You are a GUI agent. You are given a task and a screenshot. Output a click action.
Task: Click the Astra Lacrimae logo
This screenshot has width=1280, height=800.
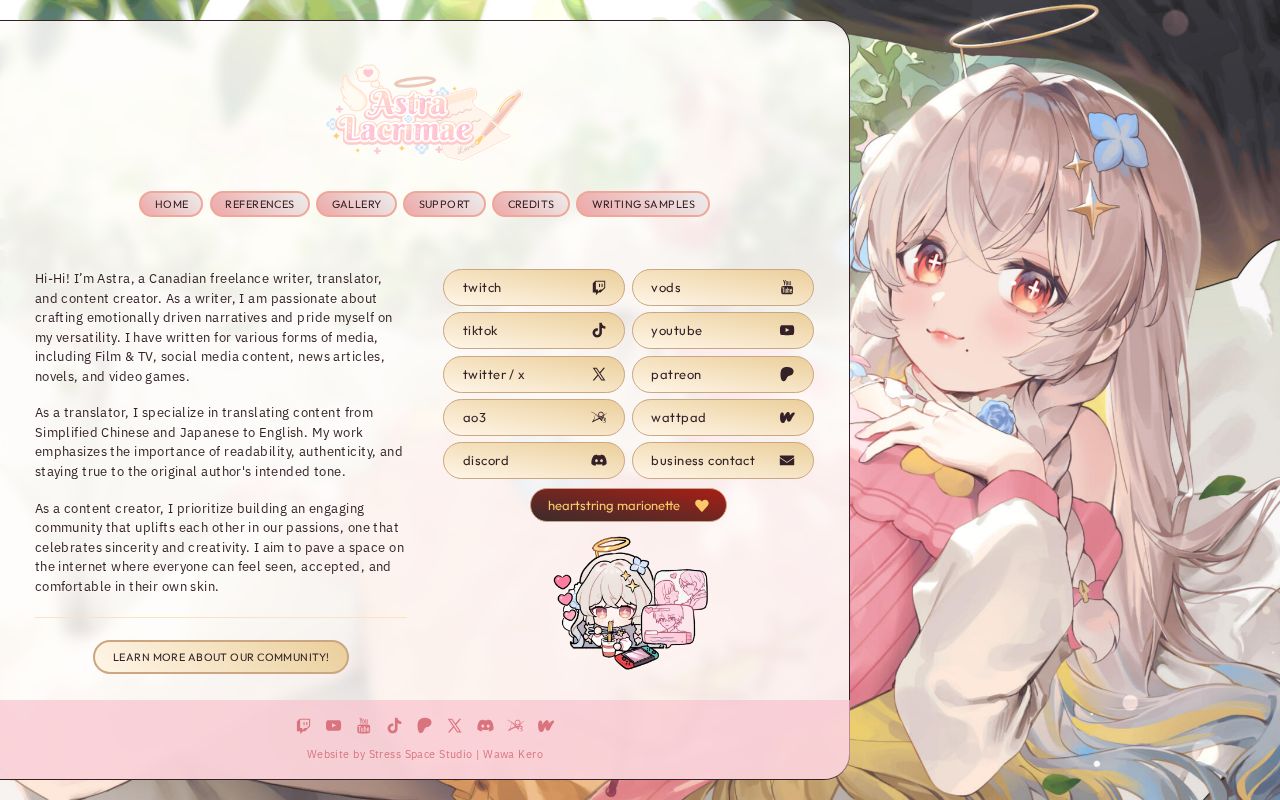[424, 113]
